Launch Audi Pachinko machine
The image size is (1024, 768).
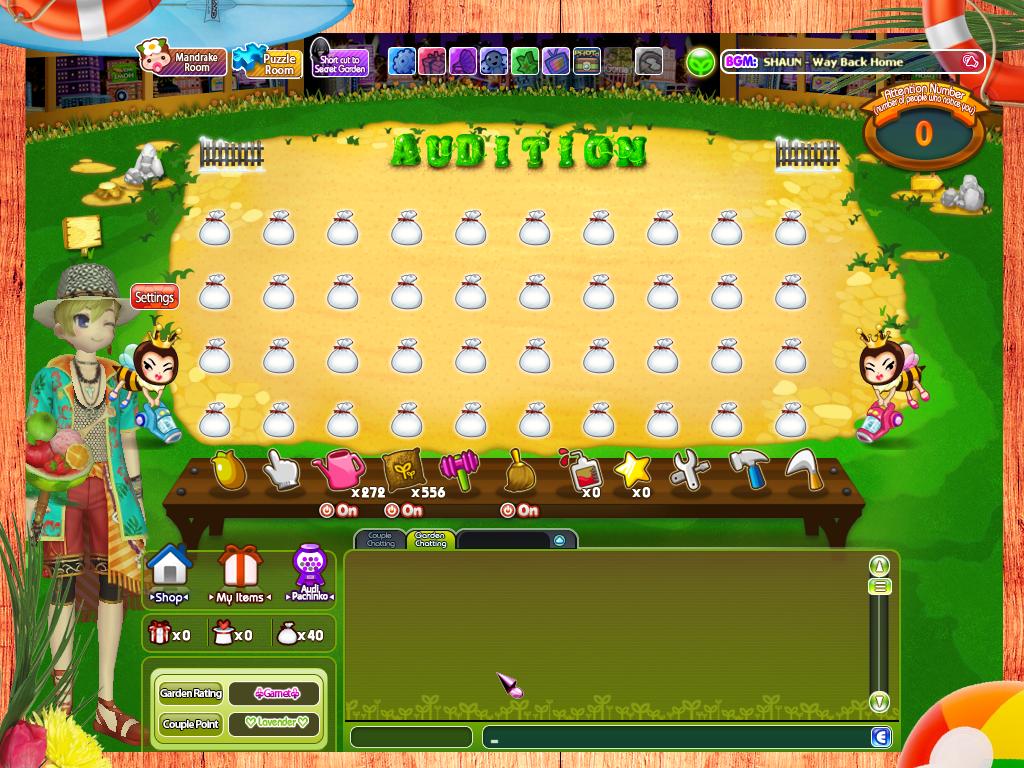click(309, 574)
